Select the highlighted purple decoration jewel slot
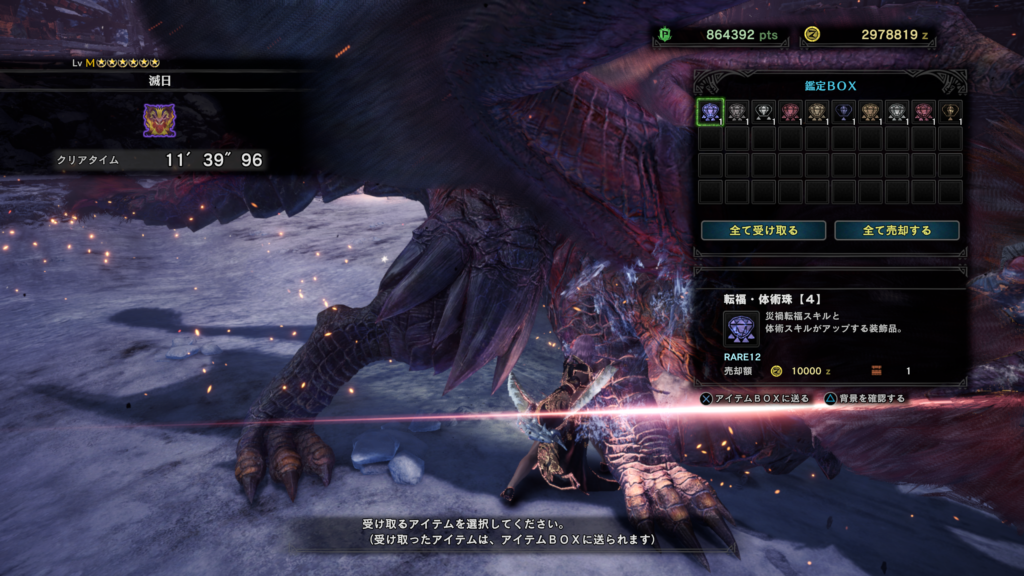This screenshot has width=1024, height=576. pyautogui.click(x=710, y=111)
